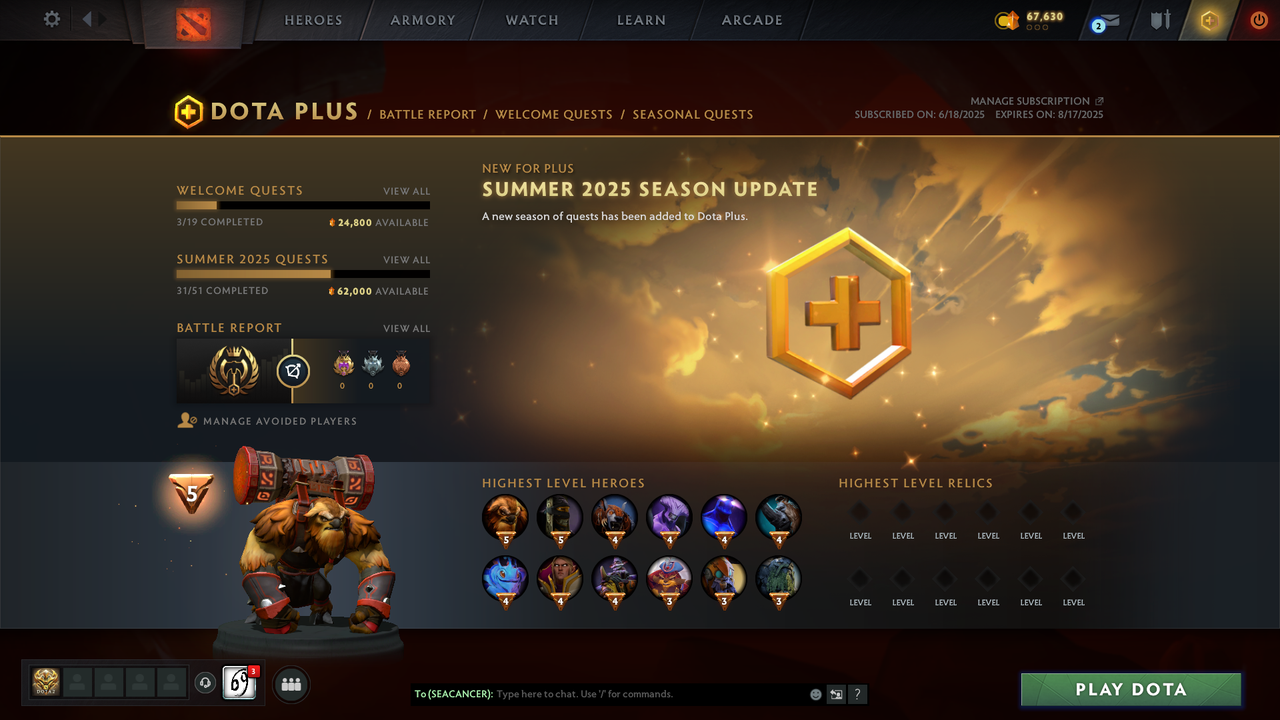Expand Battle Report via VIEW ALL

point(406,328)
